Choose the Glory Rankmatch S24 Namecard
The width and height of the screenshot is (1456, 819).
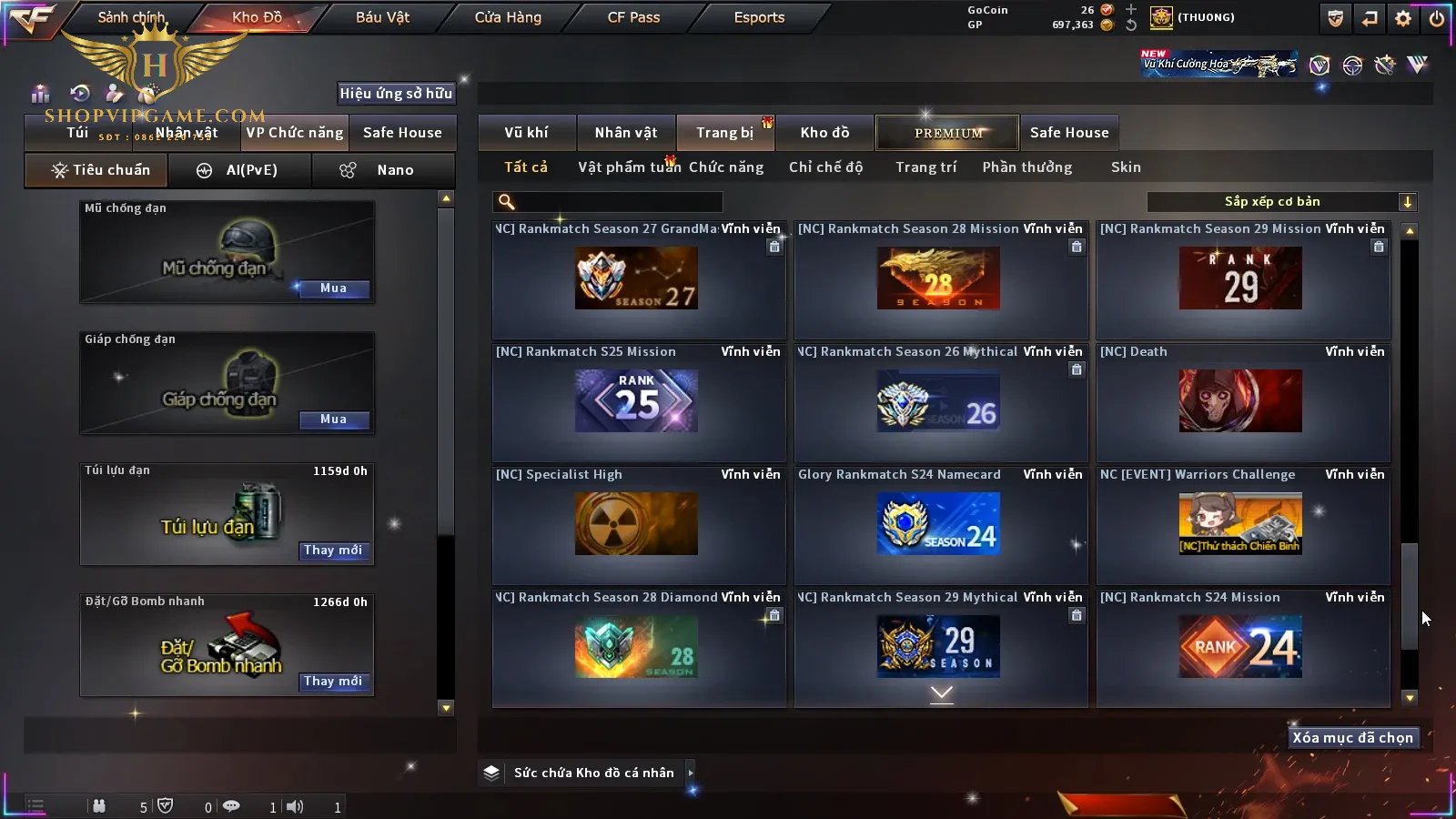(x=938, y=524)
